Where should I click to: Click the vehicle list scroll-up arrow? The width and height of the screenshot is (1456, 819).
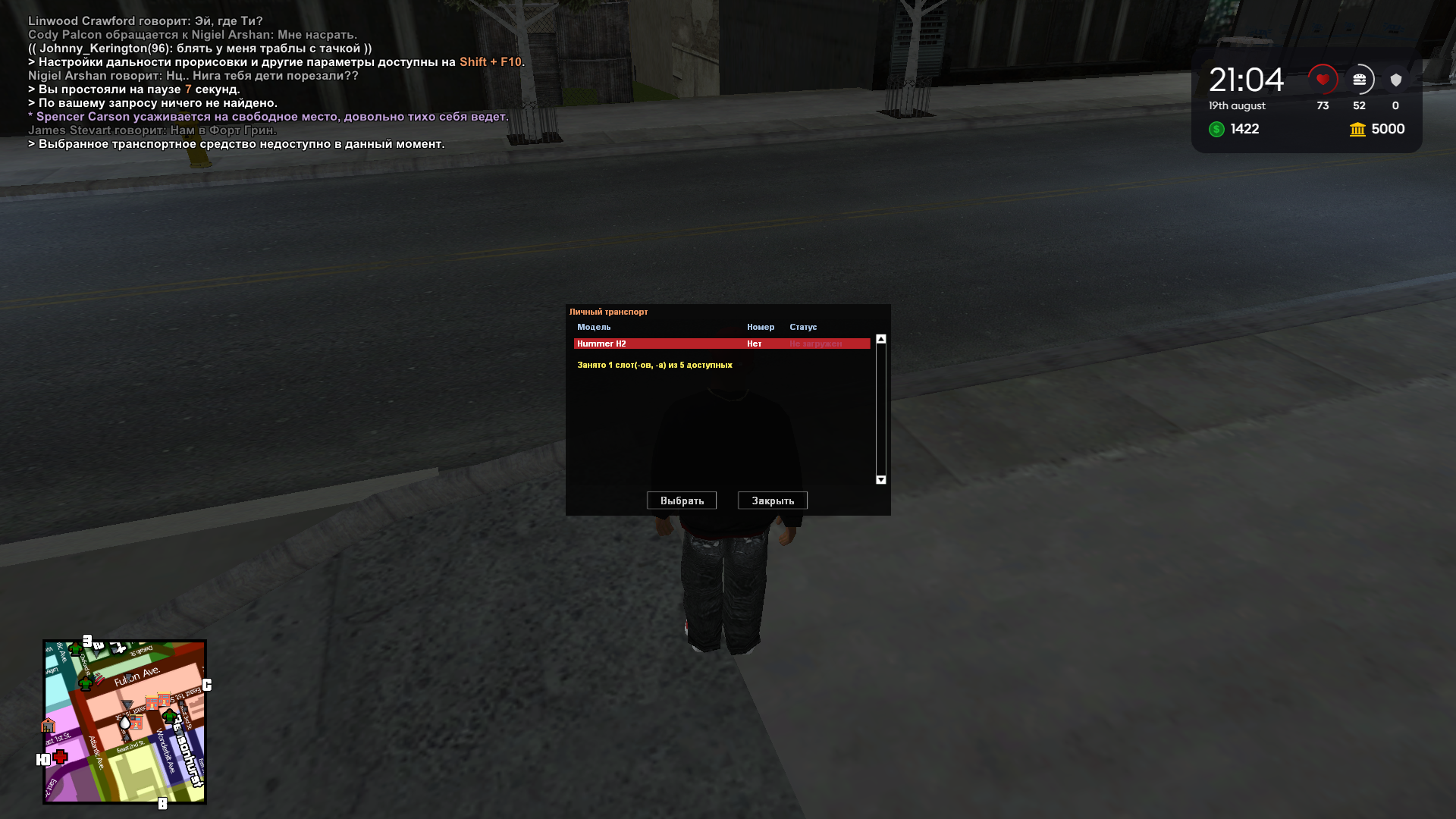coord(880,339)
